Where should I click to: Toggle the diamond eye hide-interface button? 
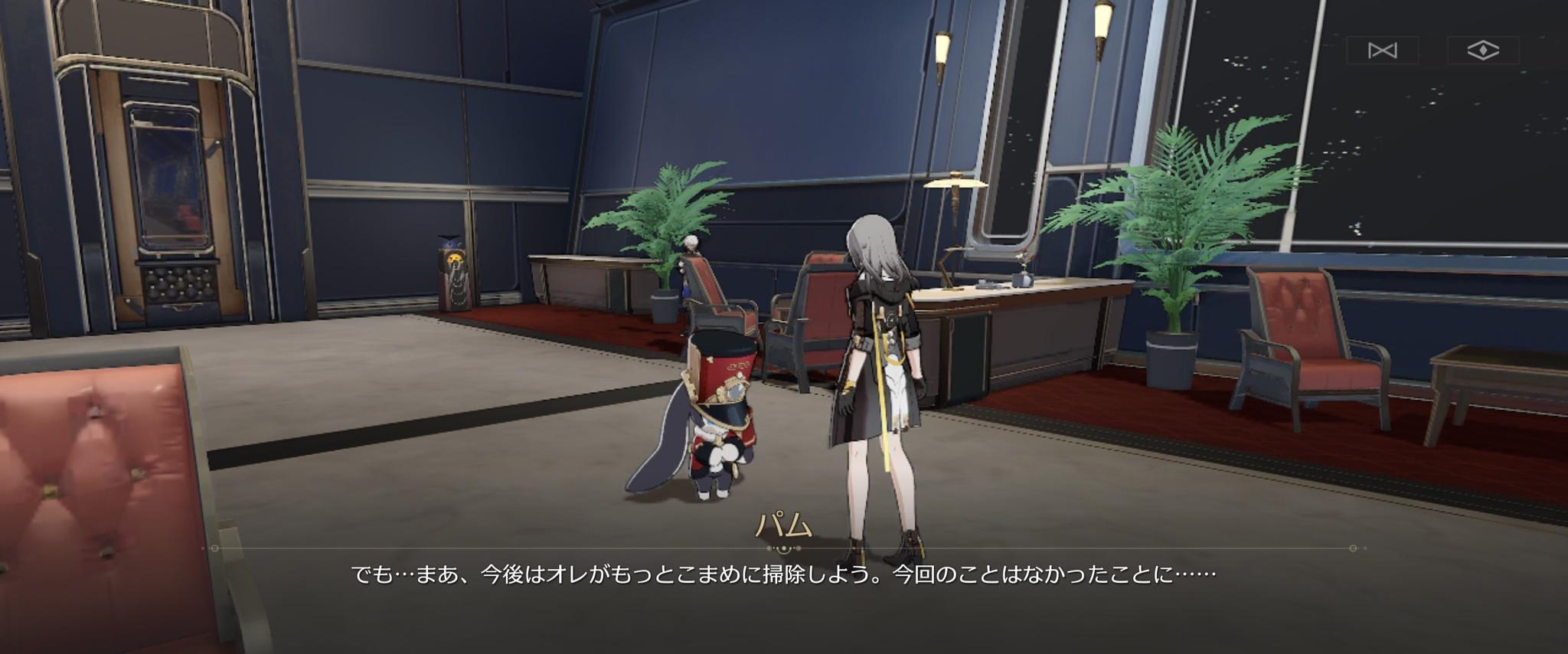point(1483,51)
